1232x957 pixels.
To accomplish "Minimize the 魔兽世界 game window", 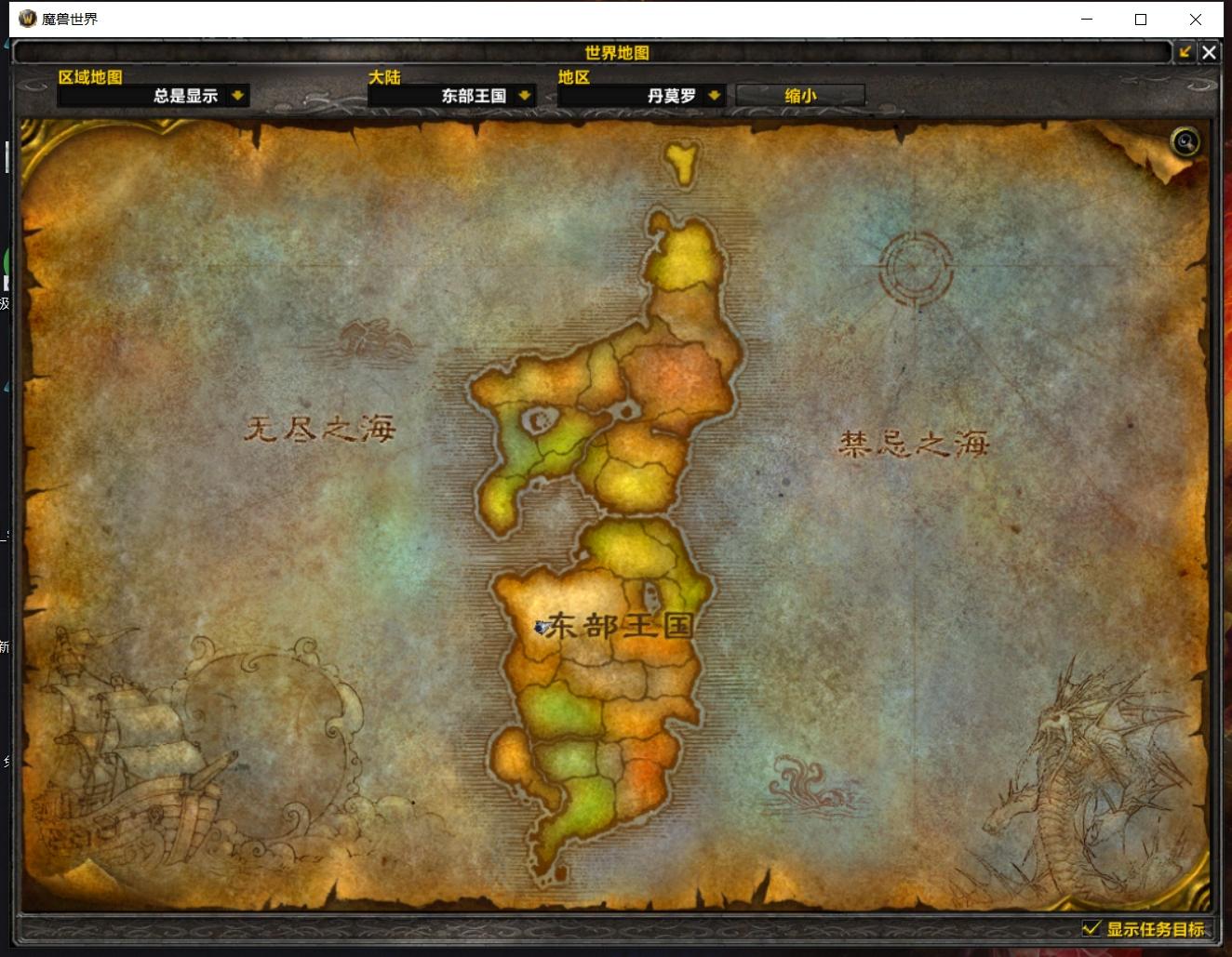I will pos(1086,19).
